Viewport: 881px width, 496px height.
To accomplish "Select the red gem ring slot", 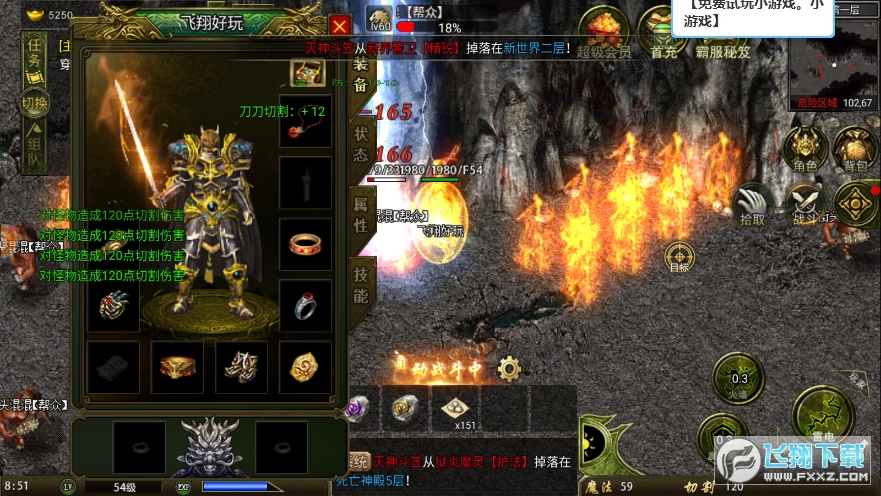I will (305, 243).
